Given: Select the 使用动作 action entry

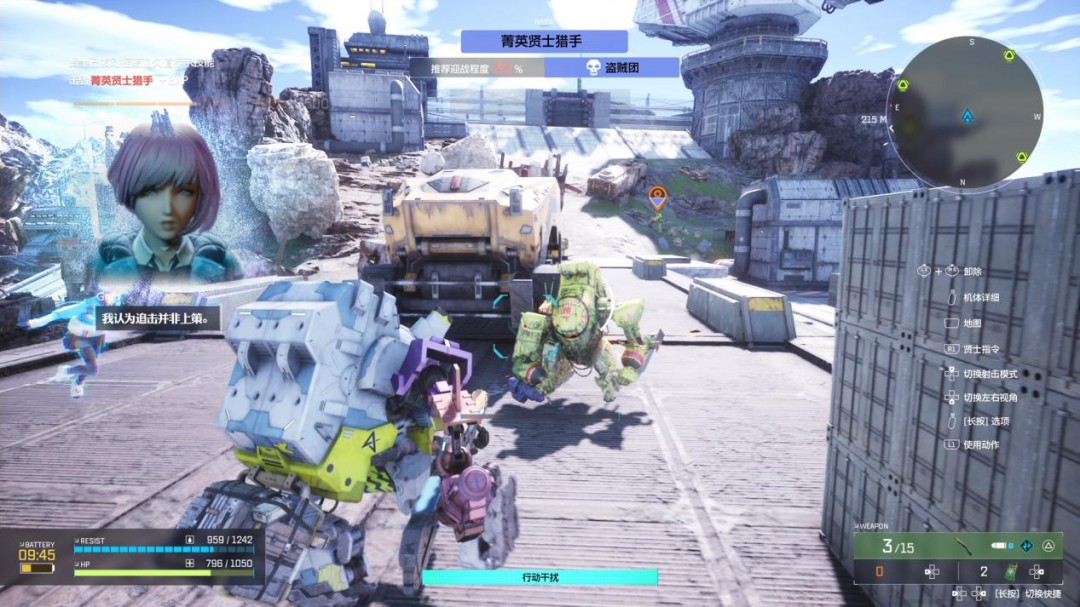Looking at the screenshot, I should [x=980, y=445].
